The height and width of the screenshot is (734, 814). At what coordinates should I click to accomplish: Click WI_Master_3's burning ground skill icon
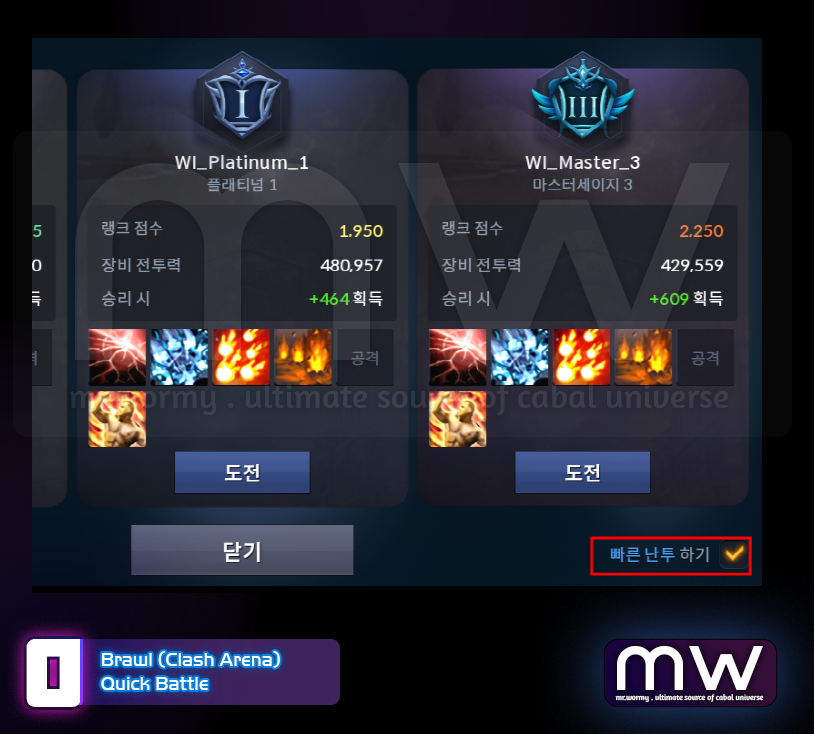[644, 357]
